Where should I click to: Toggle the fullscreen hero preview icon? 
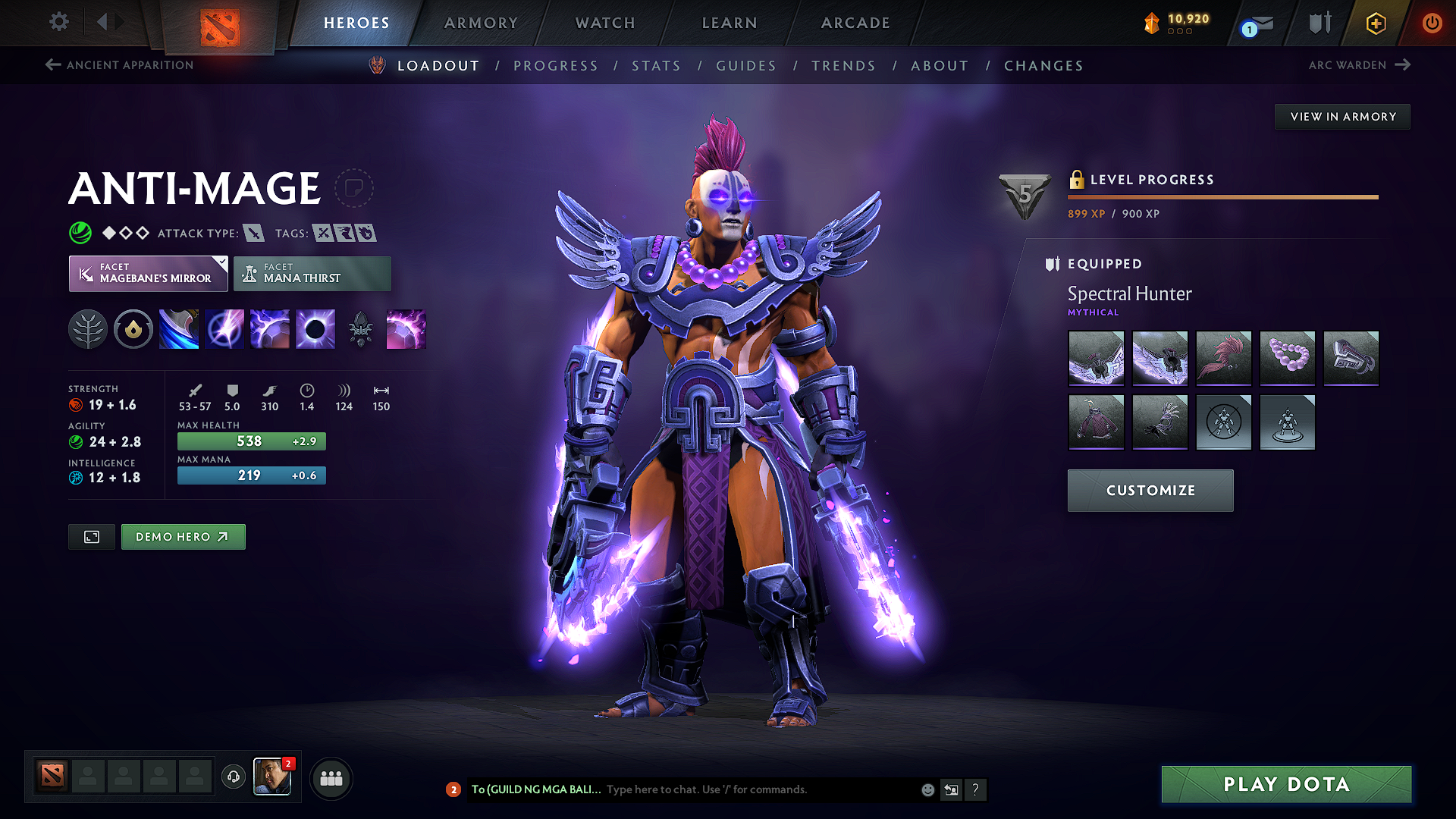(x=91, y=536)
